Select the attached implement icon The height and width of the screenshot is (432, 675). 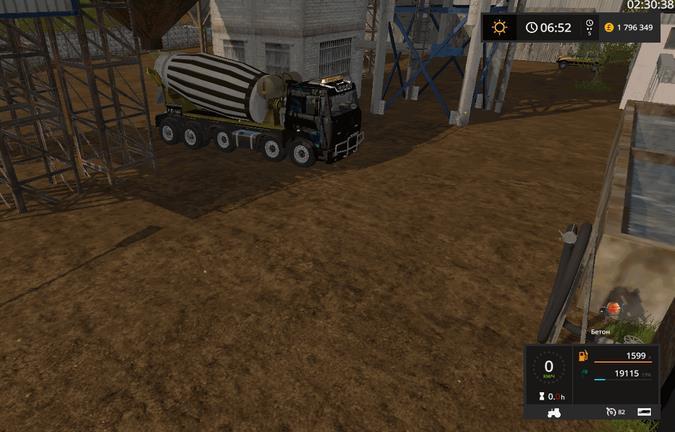pyautogui.click(x=646, y=411)
